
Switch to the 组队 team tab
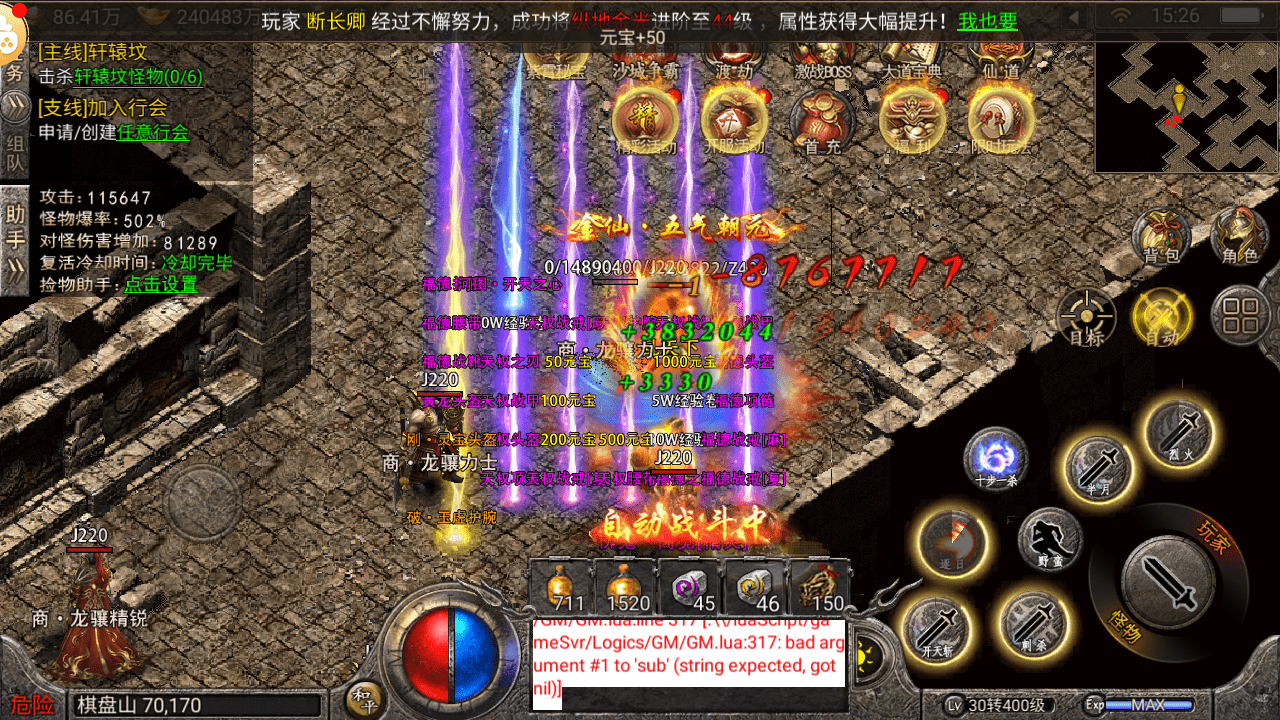14,152
